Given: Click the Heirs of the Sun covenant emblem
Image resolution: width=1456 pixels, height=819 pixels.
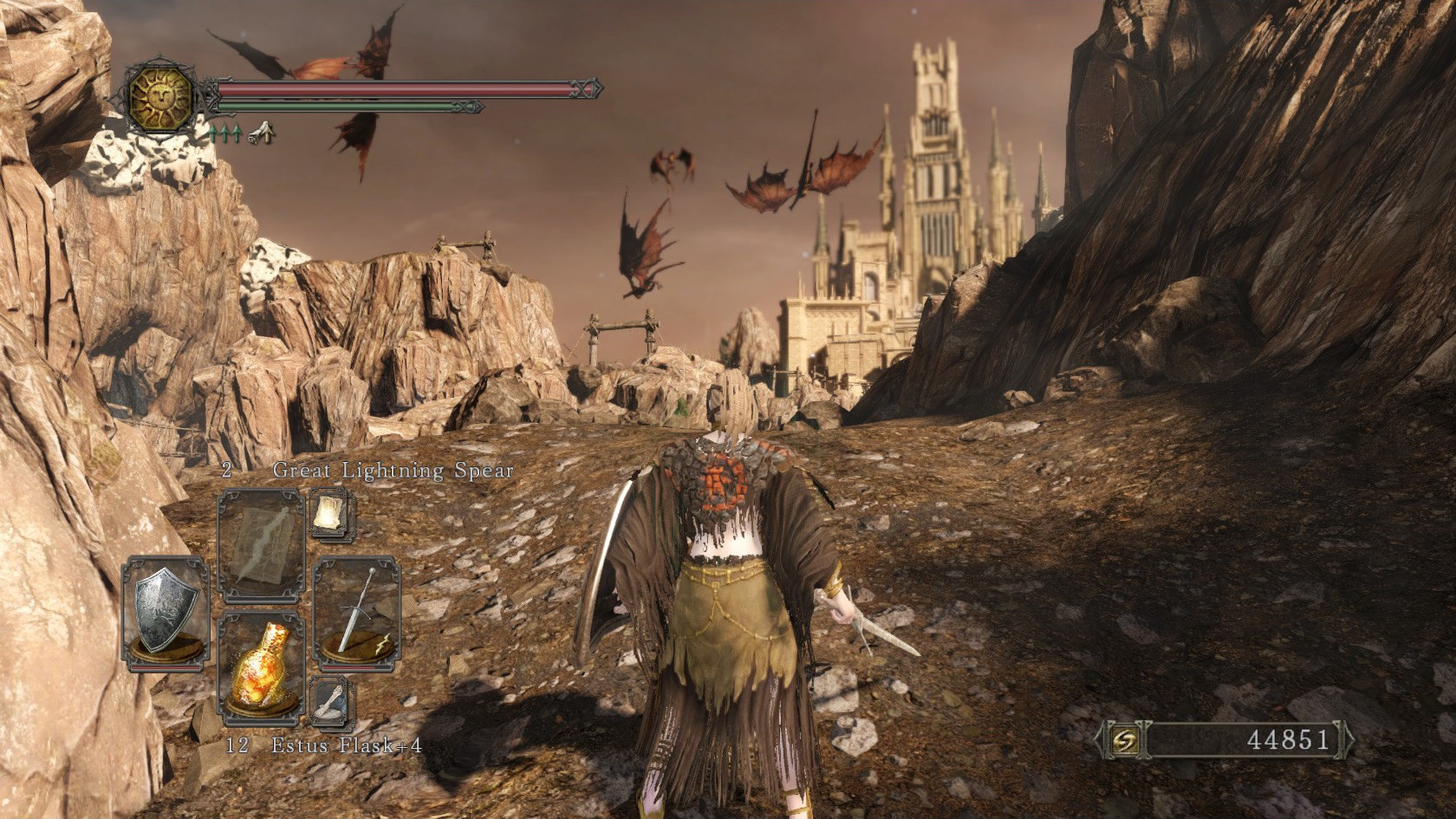Looking at the screenshot, I should tap(161, 98).
